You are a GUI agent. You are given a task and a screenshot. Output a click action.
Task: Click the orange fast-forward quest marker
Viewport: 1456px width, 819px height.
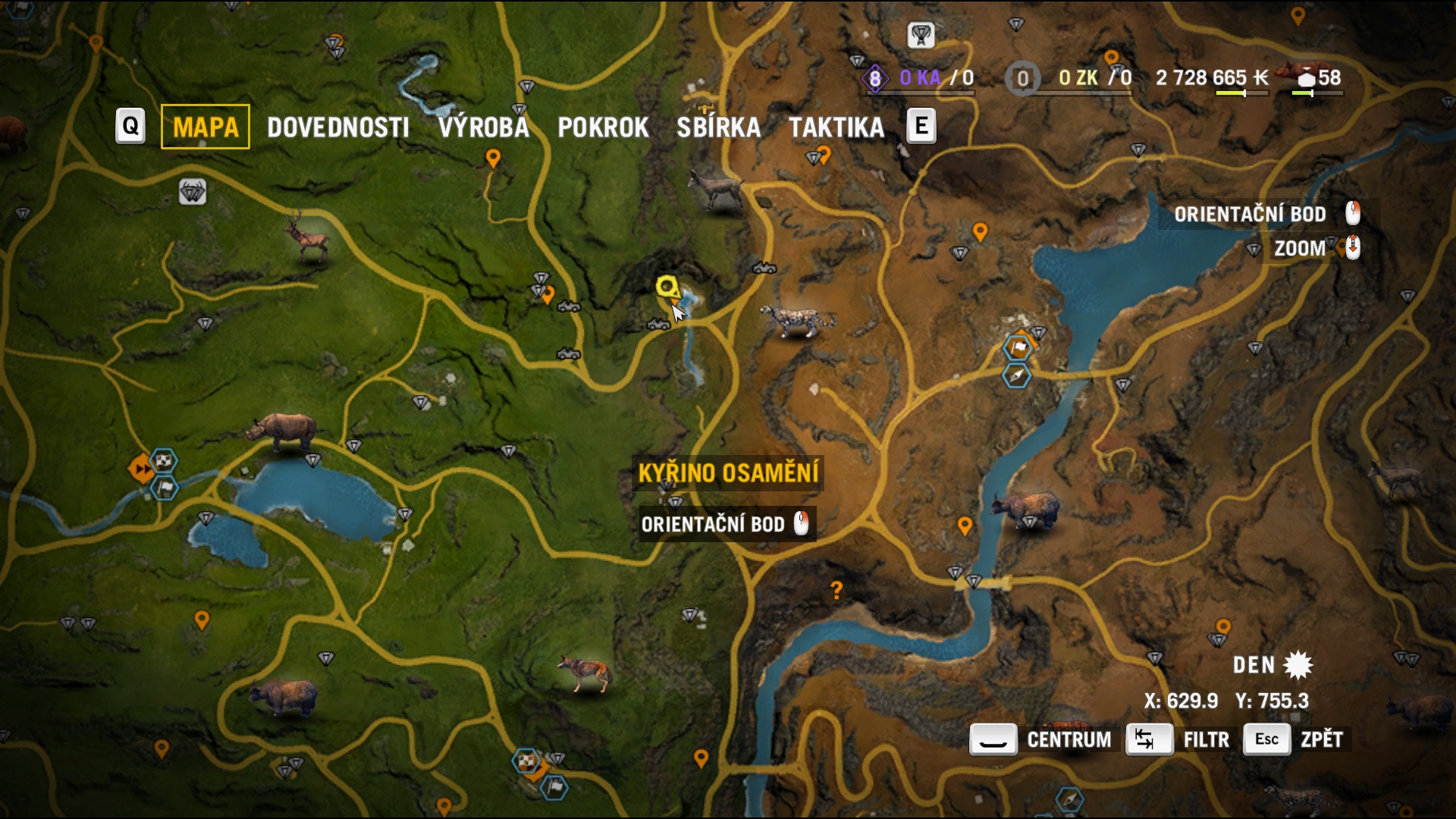tap(141, 469)
